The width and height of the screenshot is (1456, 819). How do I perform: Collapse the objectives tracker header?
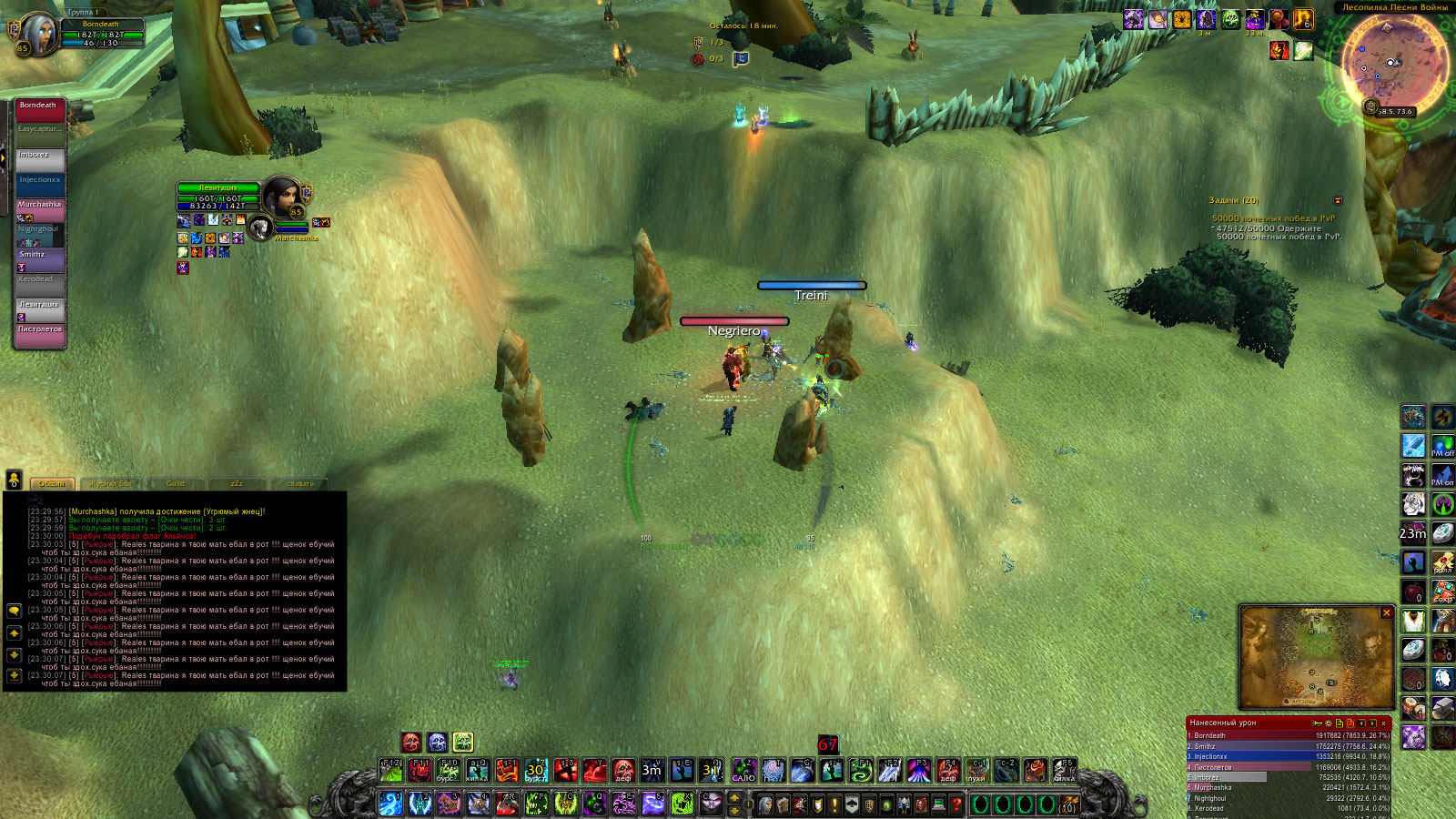(x=1338, y=200)
